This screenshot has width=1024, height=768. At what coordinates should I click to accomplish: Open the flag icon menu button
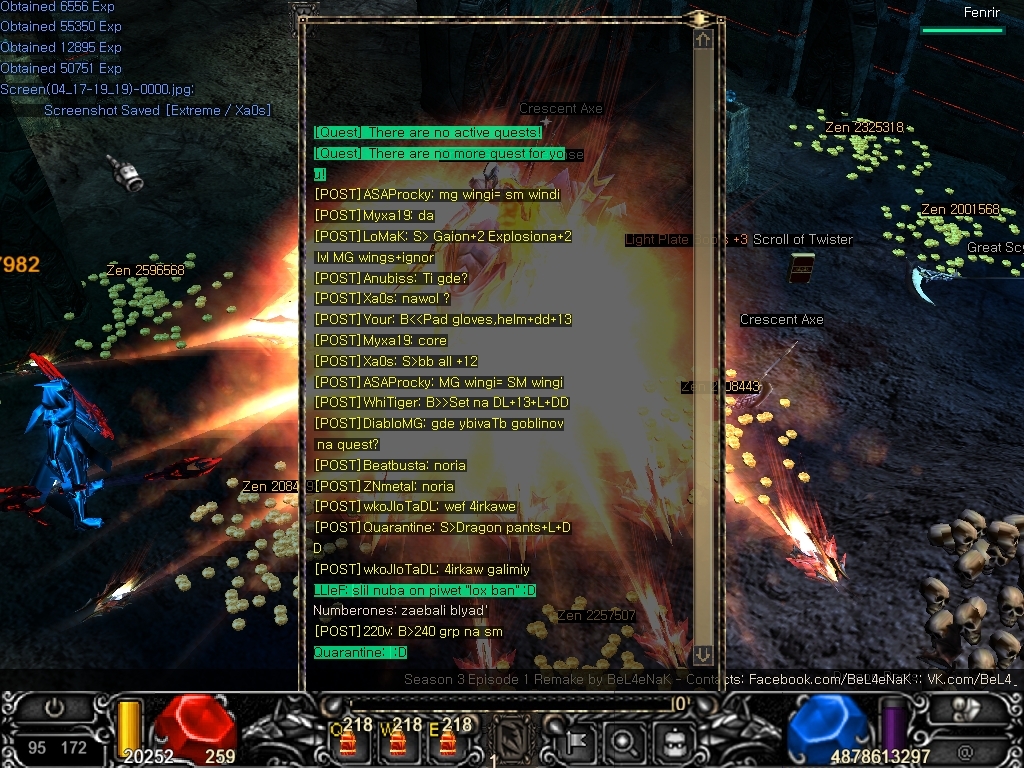tap(575, 741)
